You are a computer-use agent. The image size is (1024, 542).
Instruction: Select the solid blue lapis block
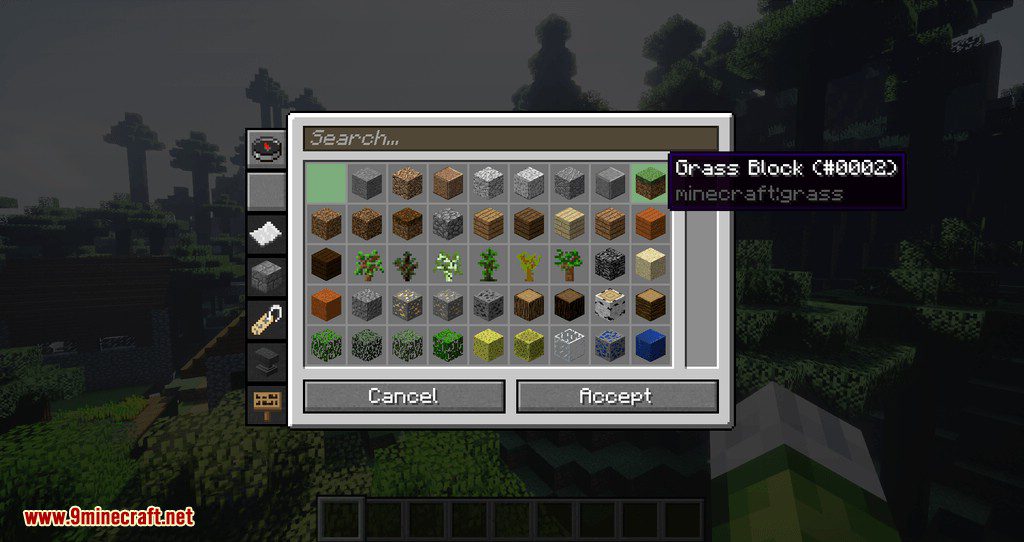click(651, 346)
